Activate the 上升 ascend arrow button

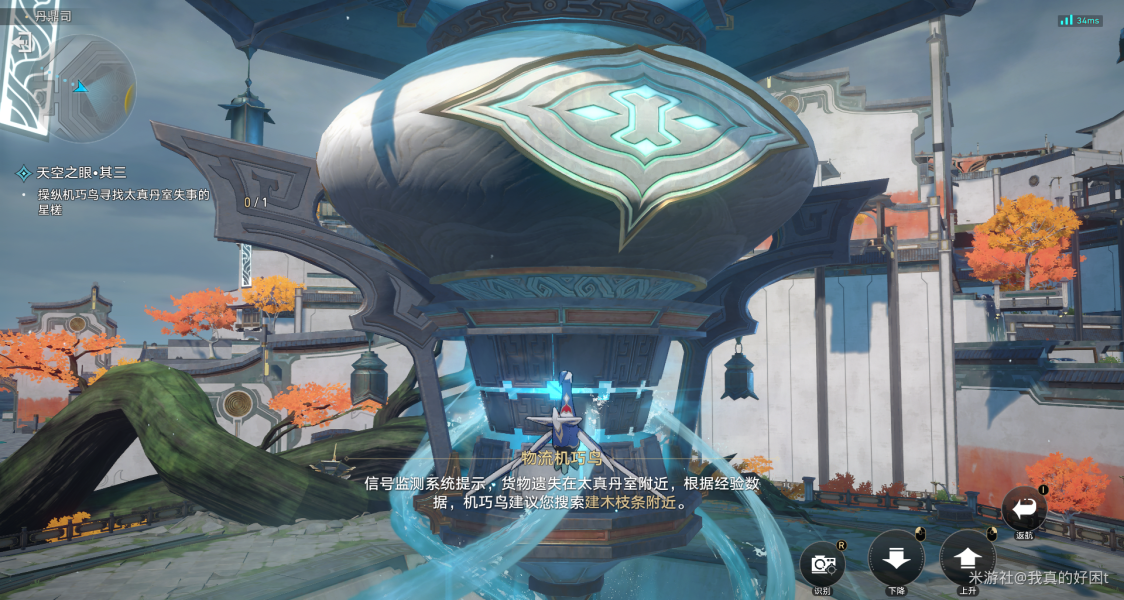(967, 559)
